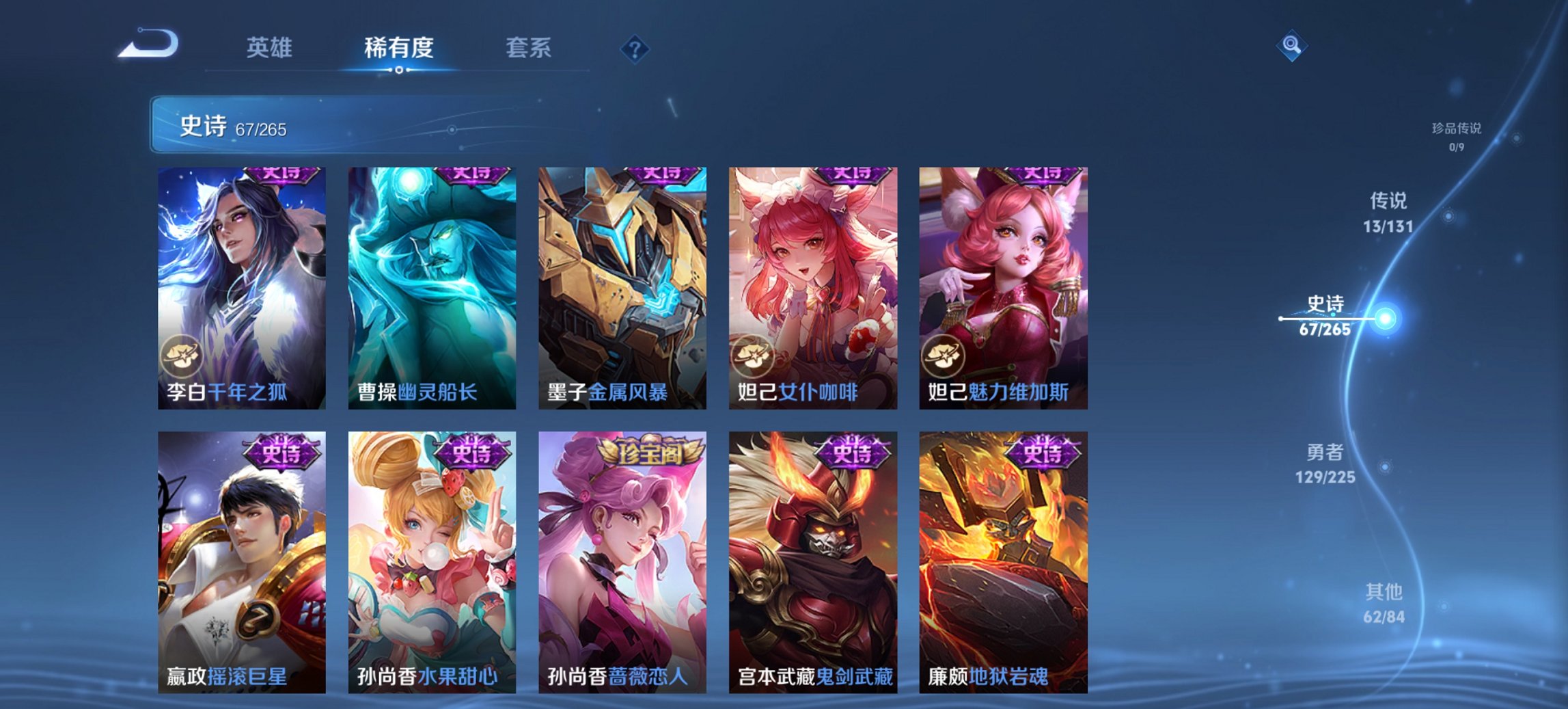Click the question mark help icon

point(635,48)
